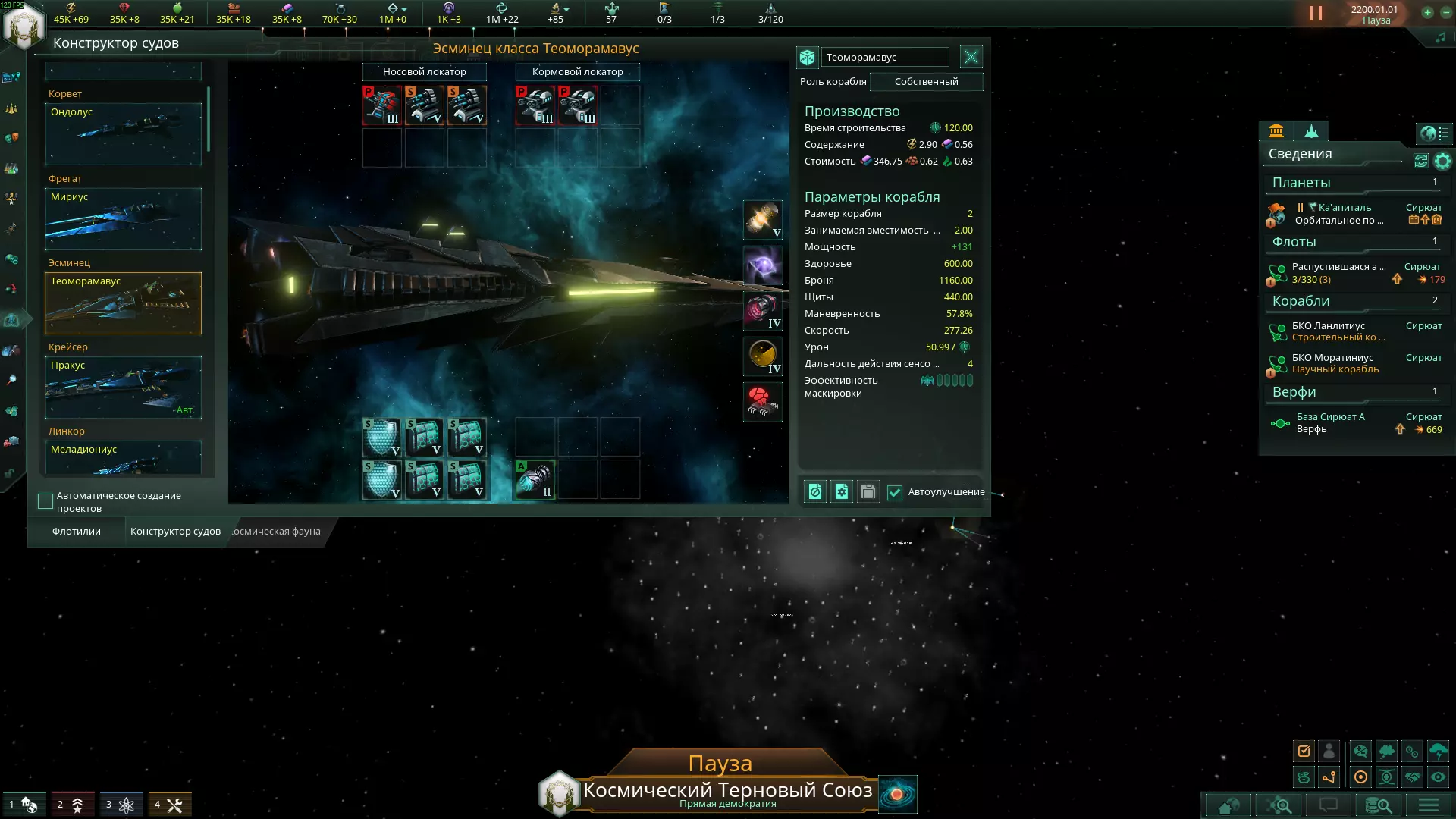Screen dimensions: 1456x819
Task: Save the current ship design
Action: pos(868,492)
